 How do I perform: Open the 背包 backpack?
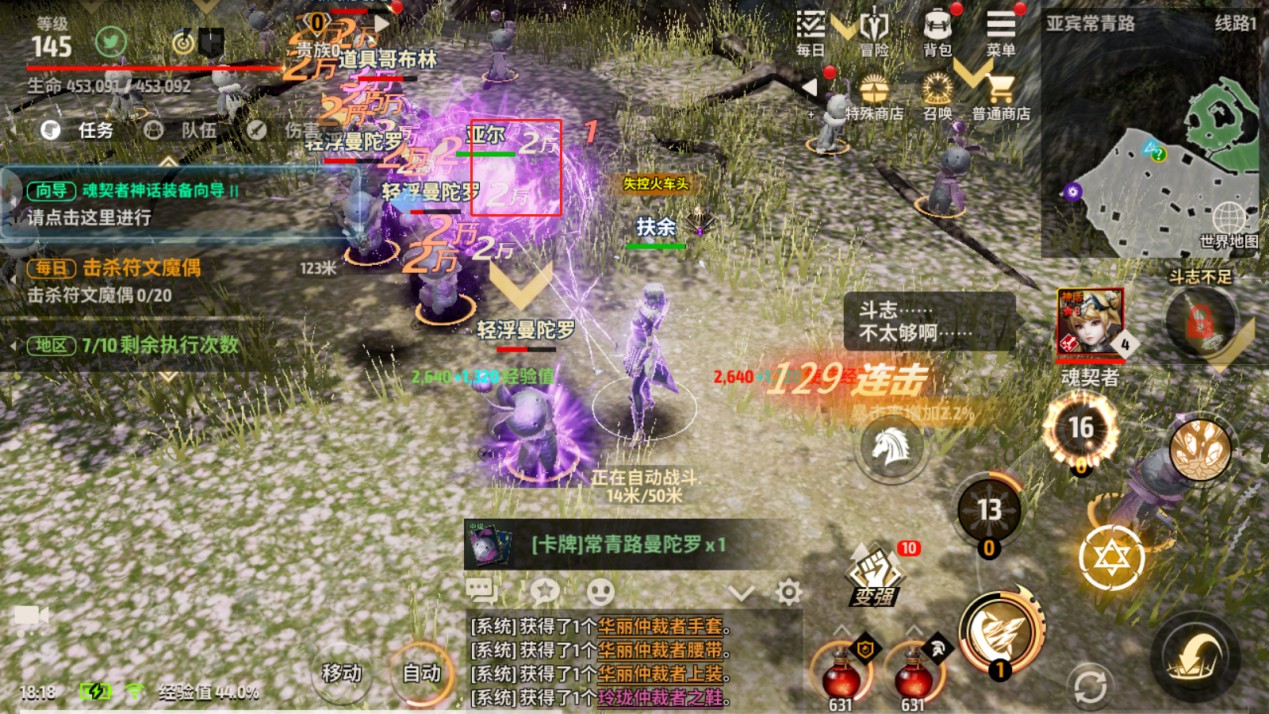[x=937, y=31]
